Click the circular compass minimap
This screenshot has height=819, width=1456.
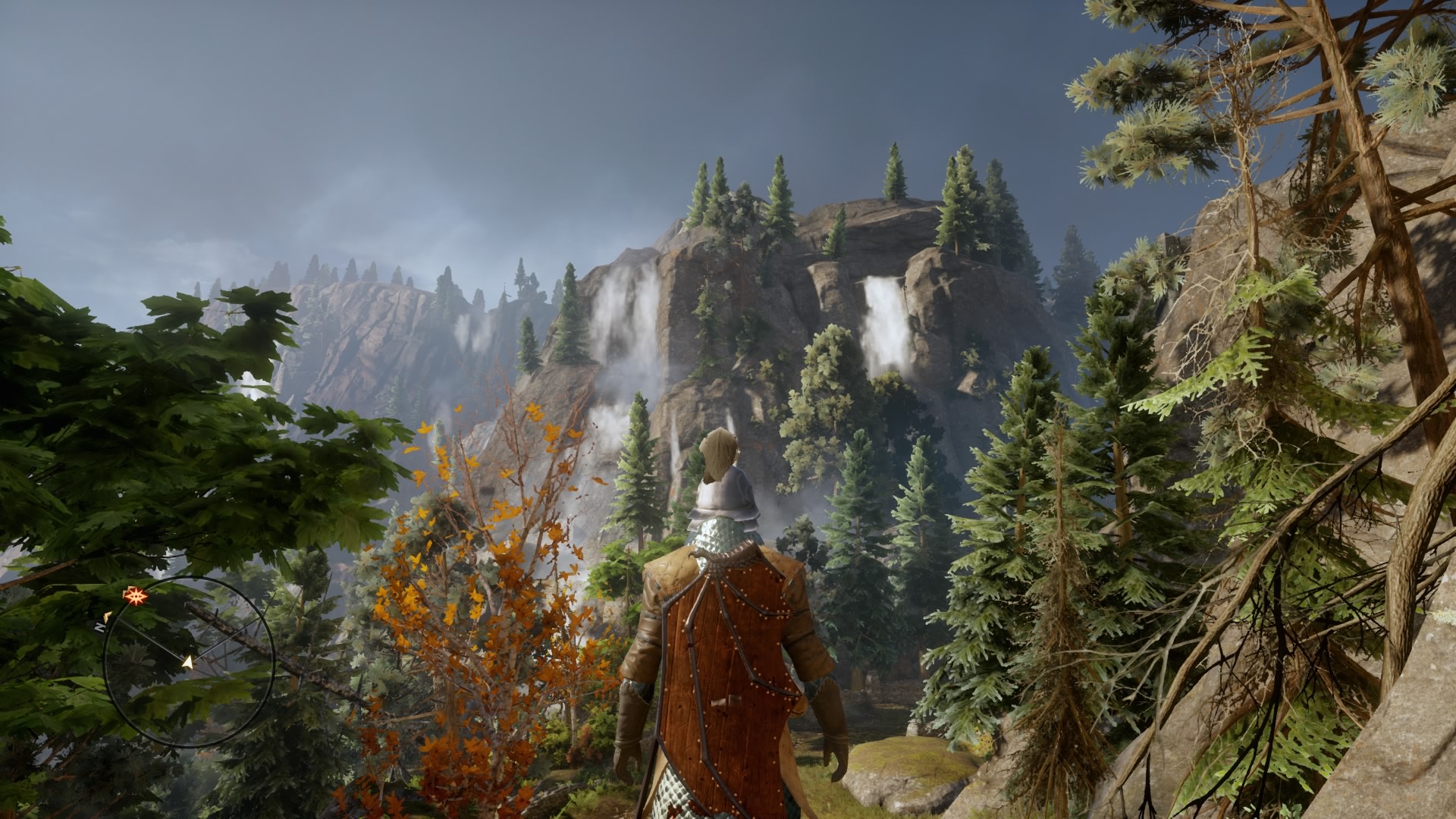(189, 662)
